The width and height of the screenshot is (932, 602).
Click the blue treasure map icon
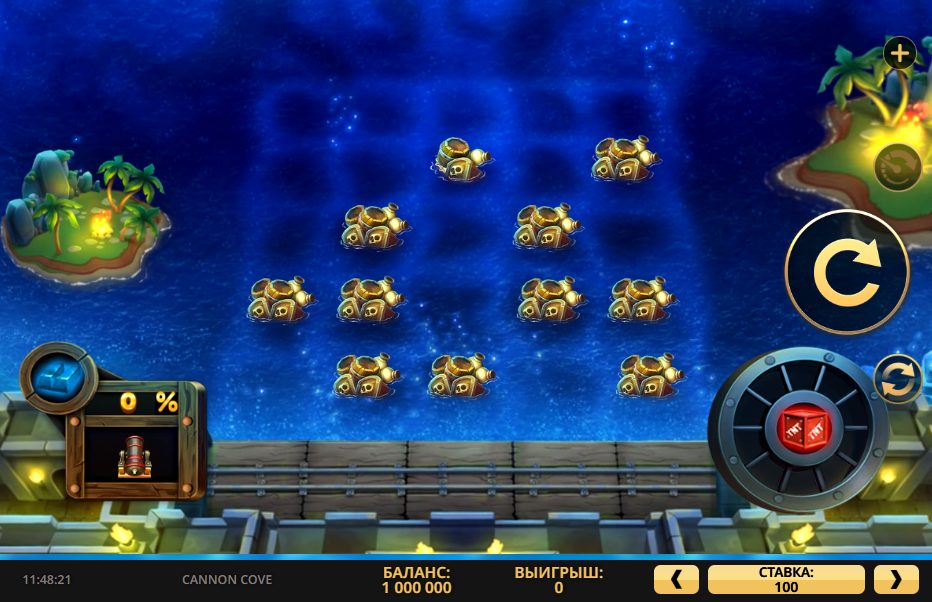point(57,377)
